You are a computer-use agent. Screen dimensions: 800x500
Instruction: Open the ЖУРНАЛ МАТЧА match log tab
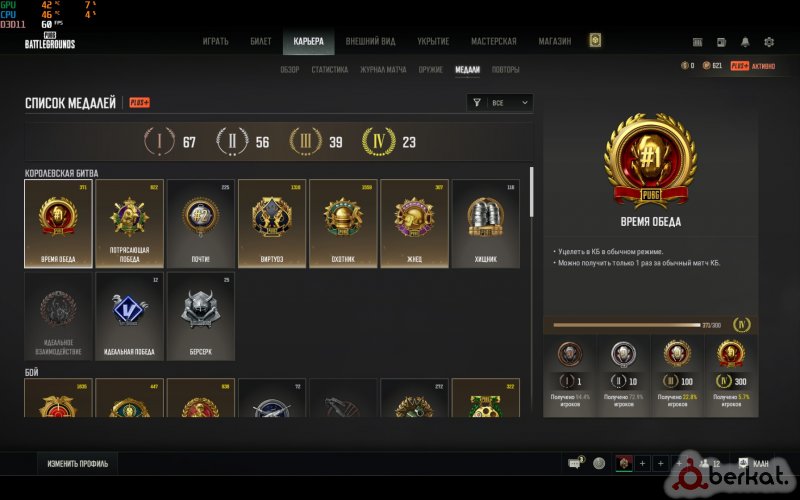[383, 70]
